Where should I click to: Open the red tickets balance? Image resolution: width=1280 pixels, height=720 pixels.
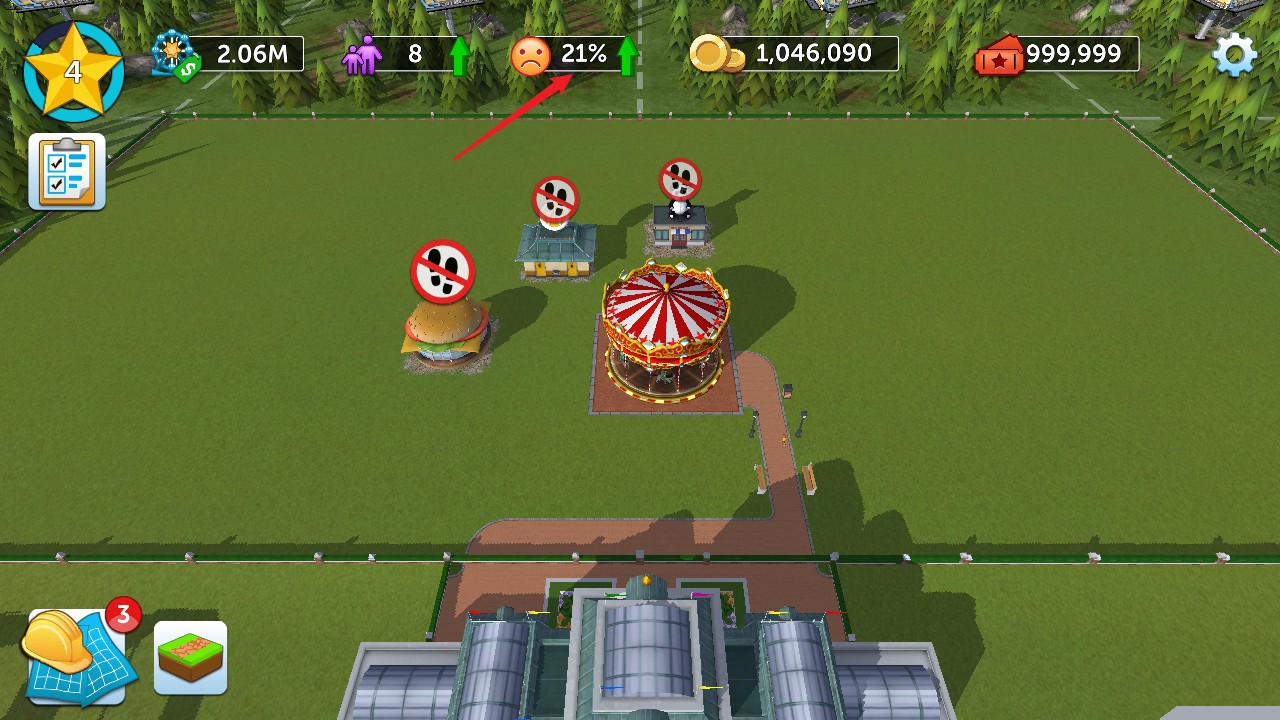[x=1058, y=54]
